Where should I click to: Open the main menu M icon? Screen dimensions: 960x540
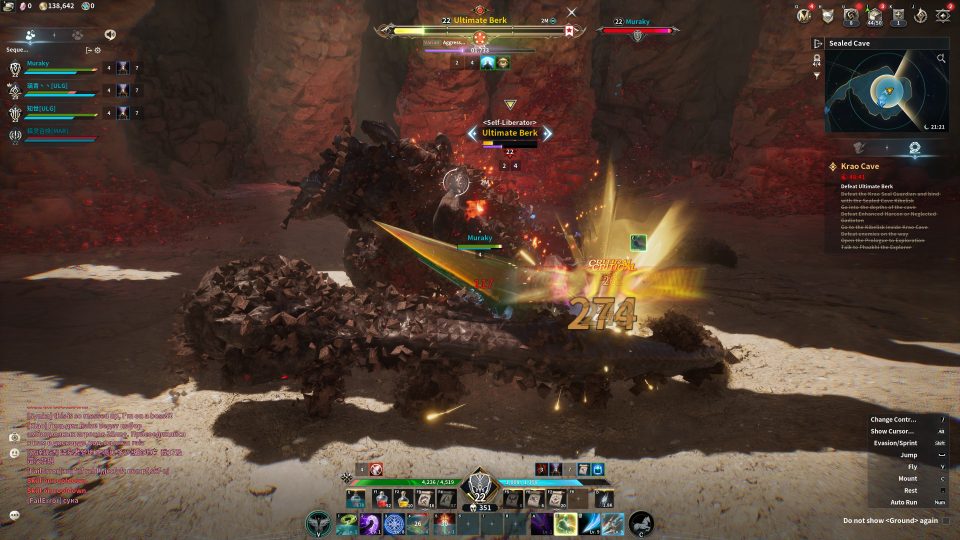pyautogui.click(x=803, y=14)
